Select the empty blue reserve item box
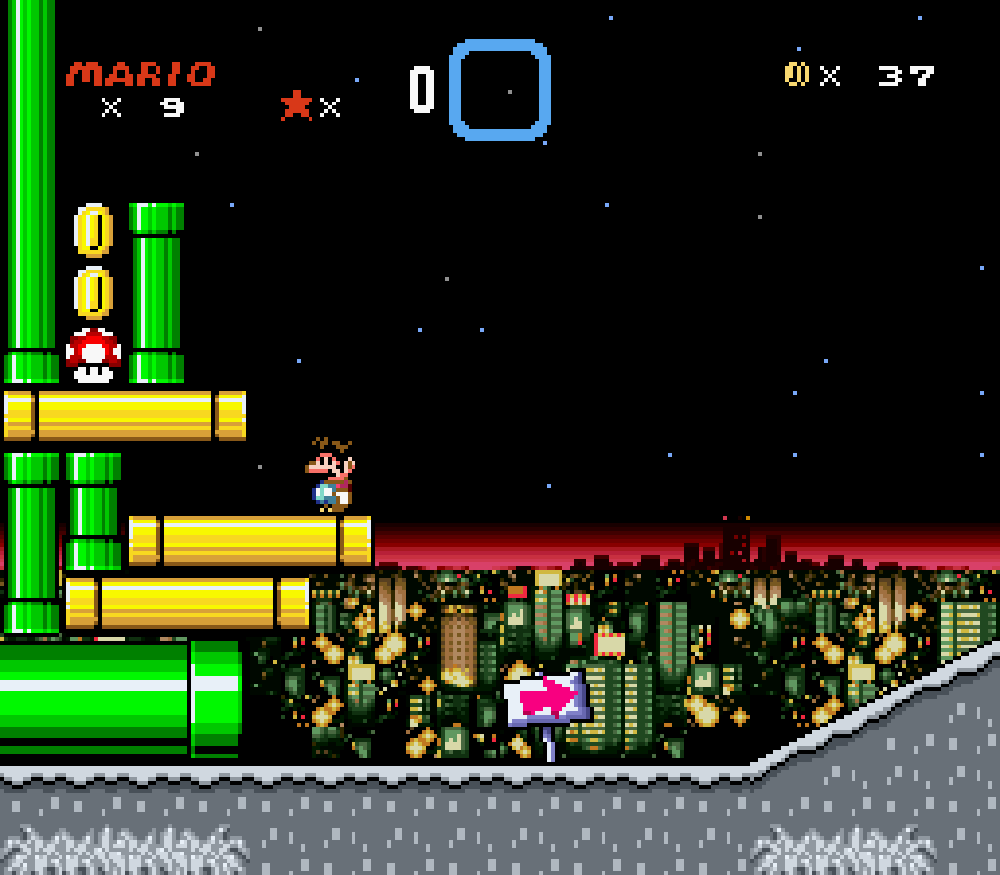The width and height of the screenshot is (1000, 875). click(x=499, y=90)
